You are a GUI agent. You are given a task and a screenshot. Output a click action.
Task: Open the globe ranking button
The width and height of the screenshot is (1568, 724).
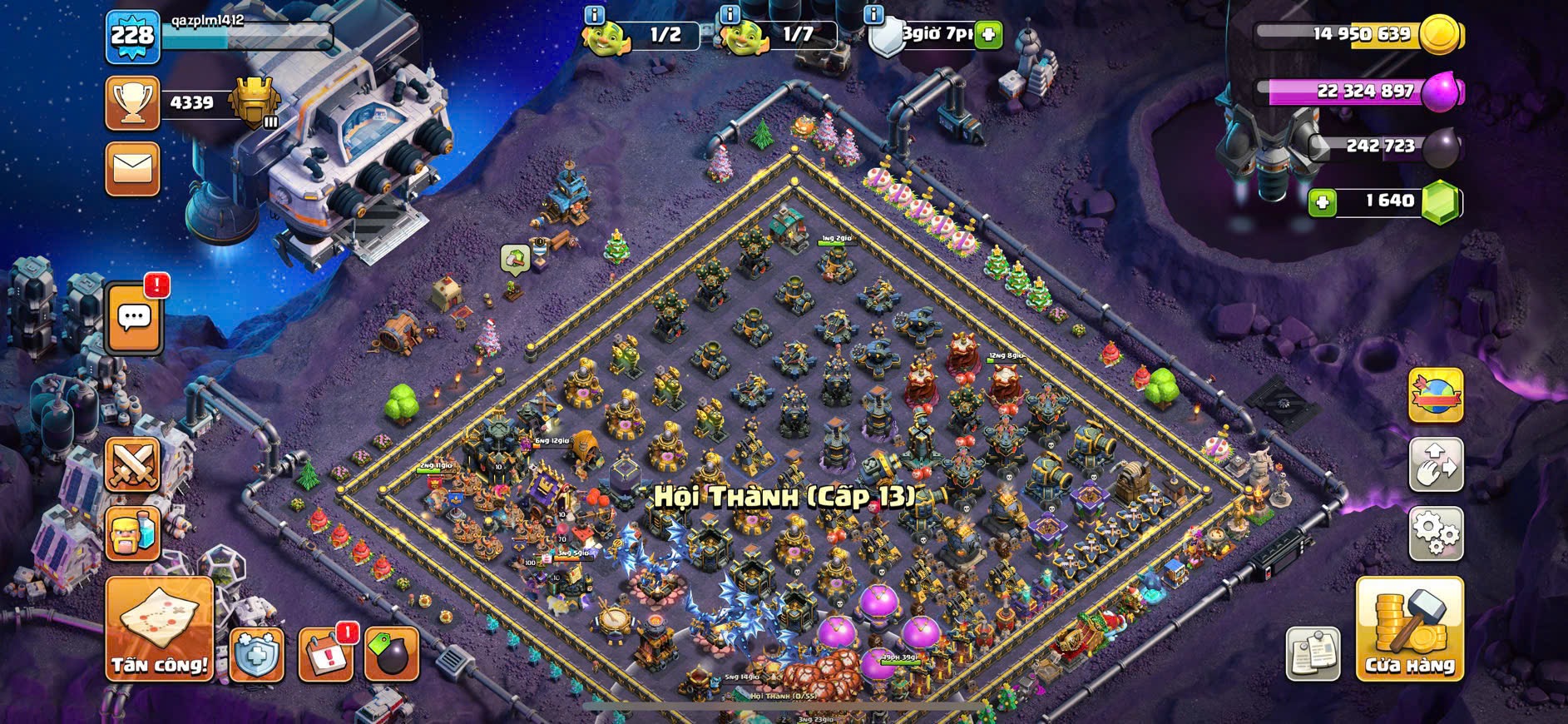(x=1436, y=395)
